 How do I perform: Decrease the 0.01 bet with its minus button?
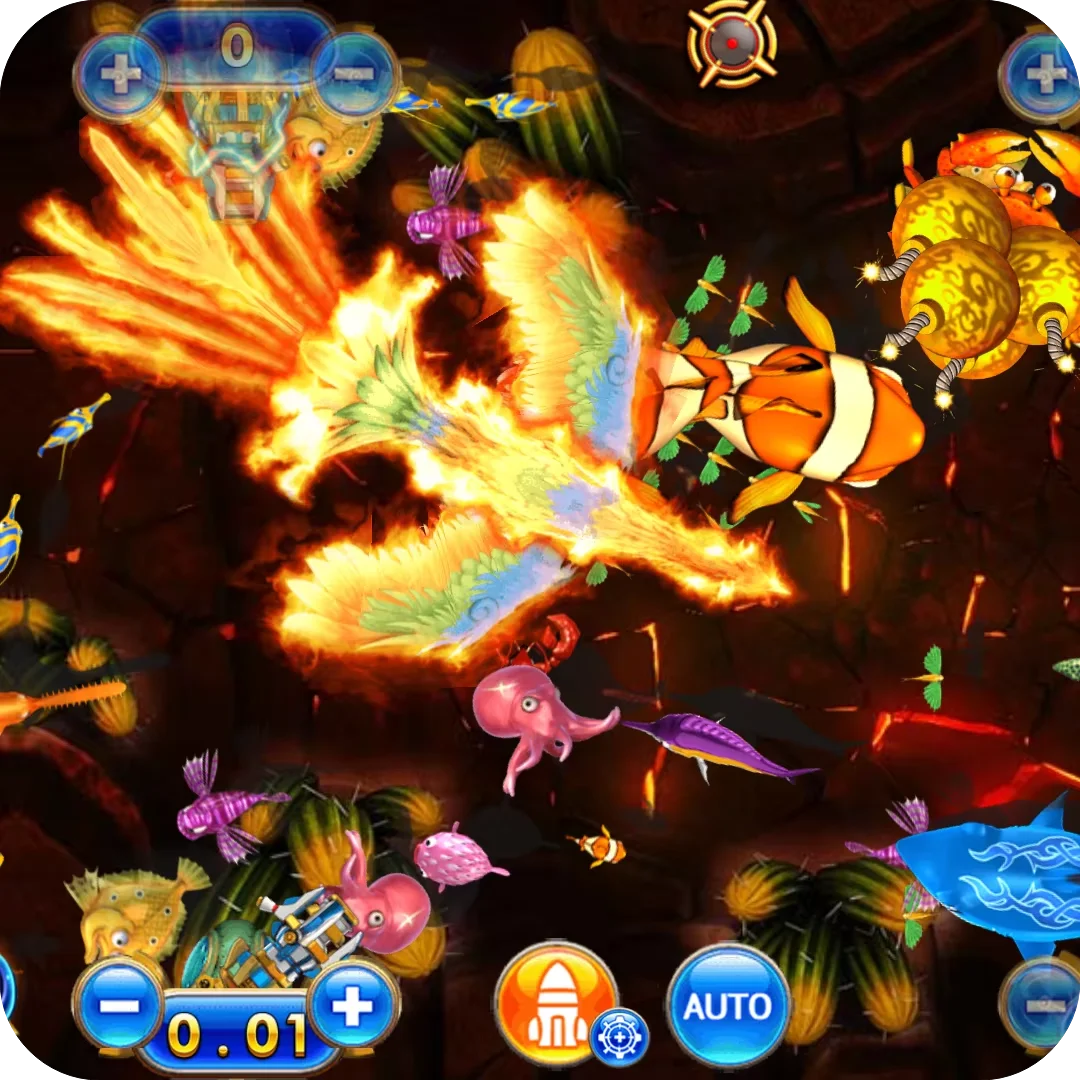119,1004
